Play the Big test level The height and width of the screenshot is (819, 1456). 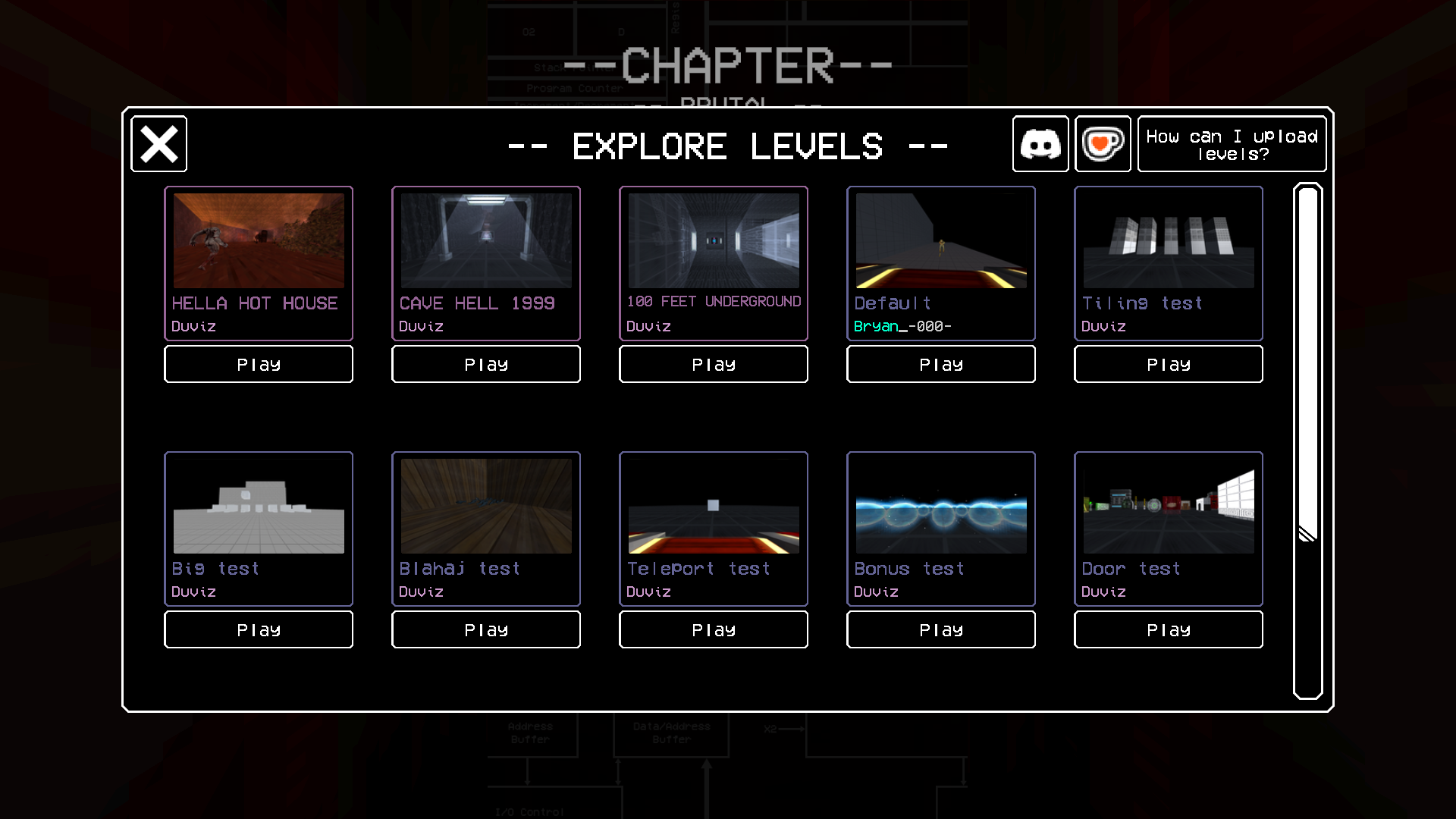tap(258, 629)
